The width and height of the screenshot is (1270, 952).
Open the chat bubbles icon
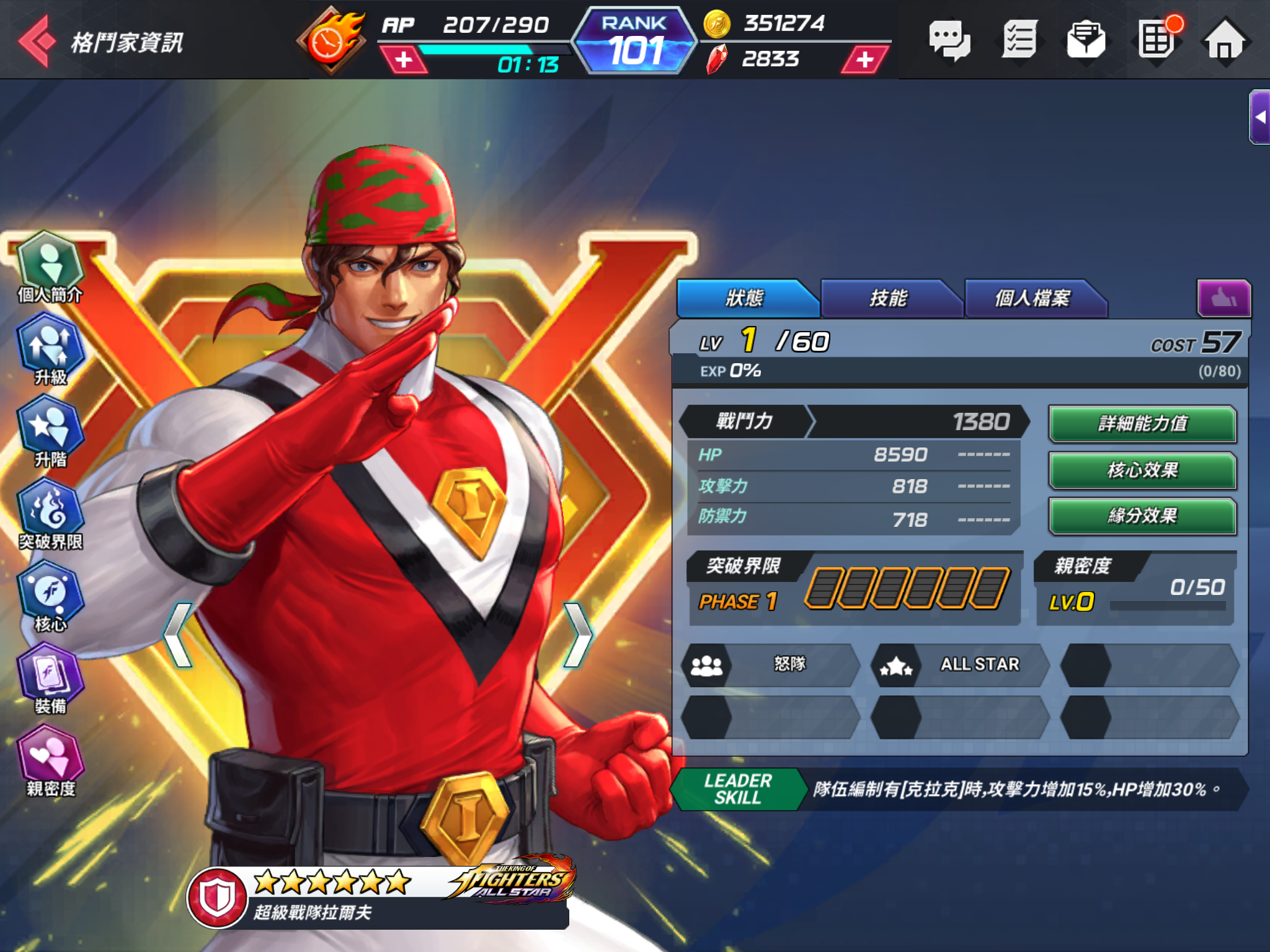949,41
